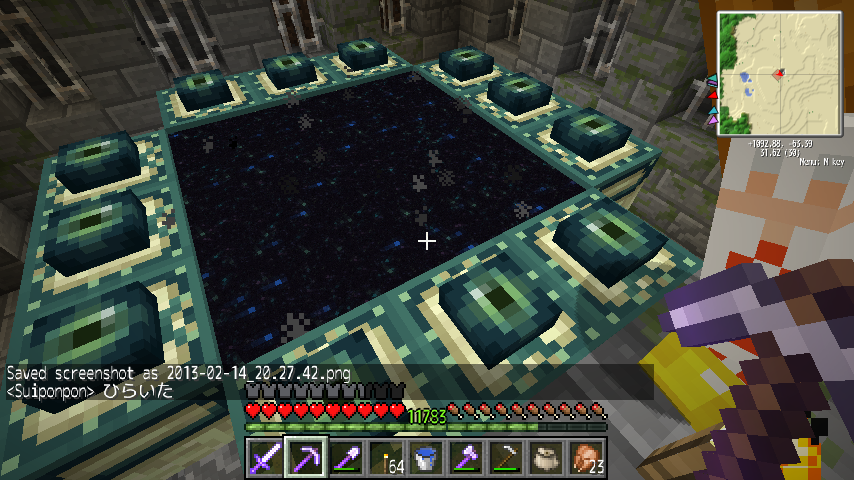Select the enchanted diamond sword slot
The height and width of the screenshot is (480, 854).
click(266, 458)
